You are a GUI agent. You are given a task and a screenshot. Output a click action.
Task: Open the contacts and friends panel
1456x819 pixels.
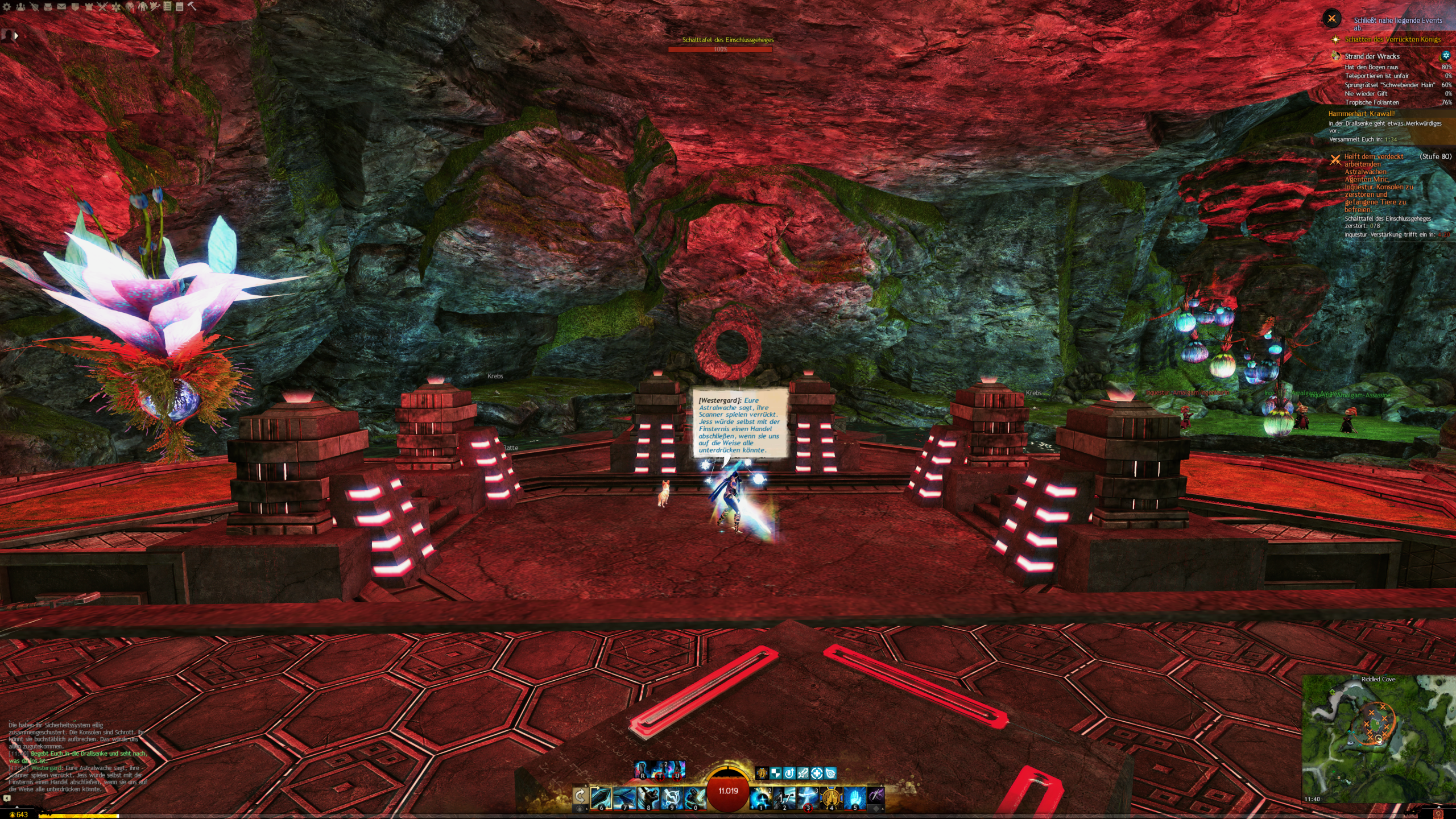click(x=20, y=7)
